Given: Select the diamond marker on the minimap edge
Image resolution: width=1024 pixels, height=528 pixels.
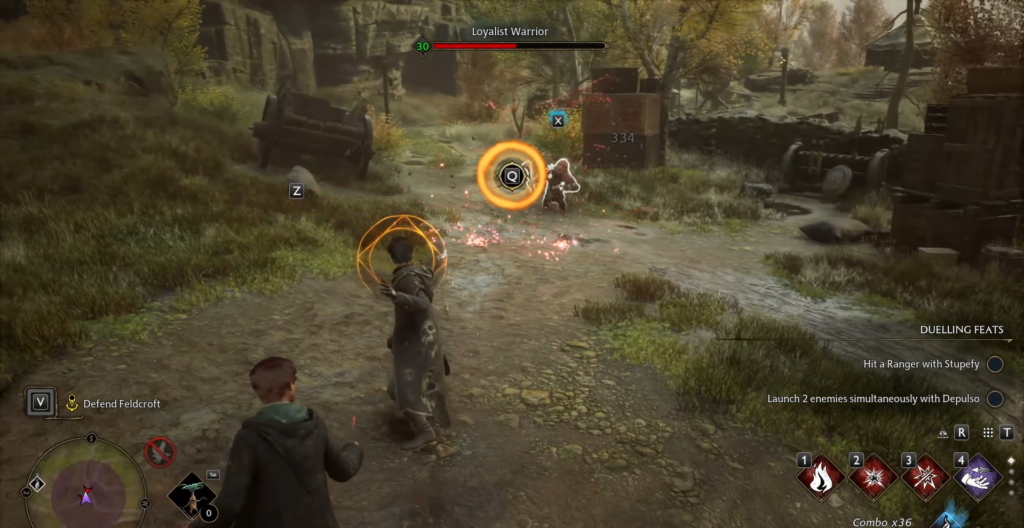Looking at the screenshot, I should (37, 484).
